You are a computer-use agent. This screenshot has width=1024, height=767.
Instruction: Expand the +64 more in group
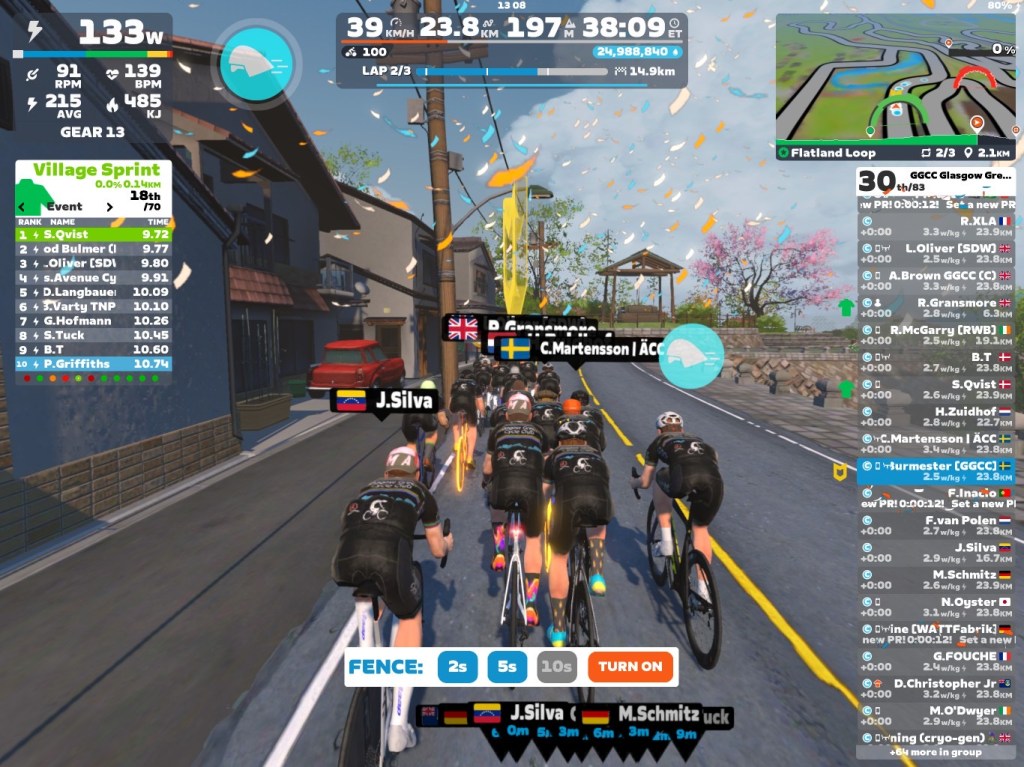(936, 752)
